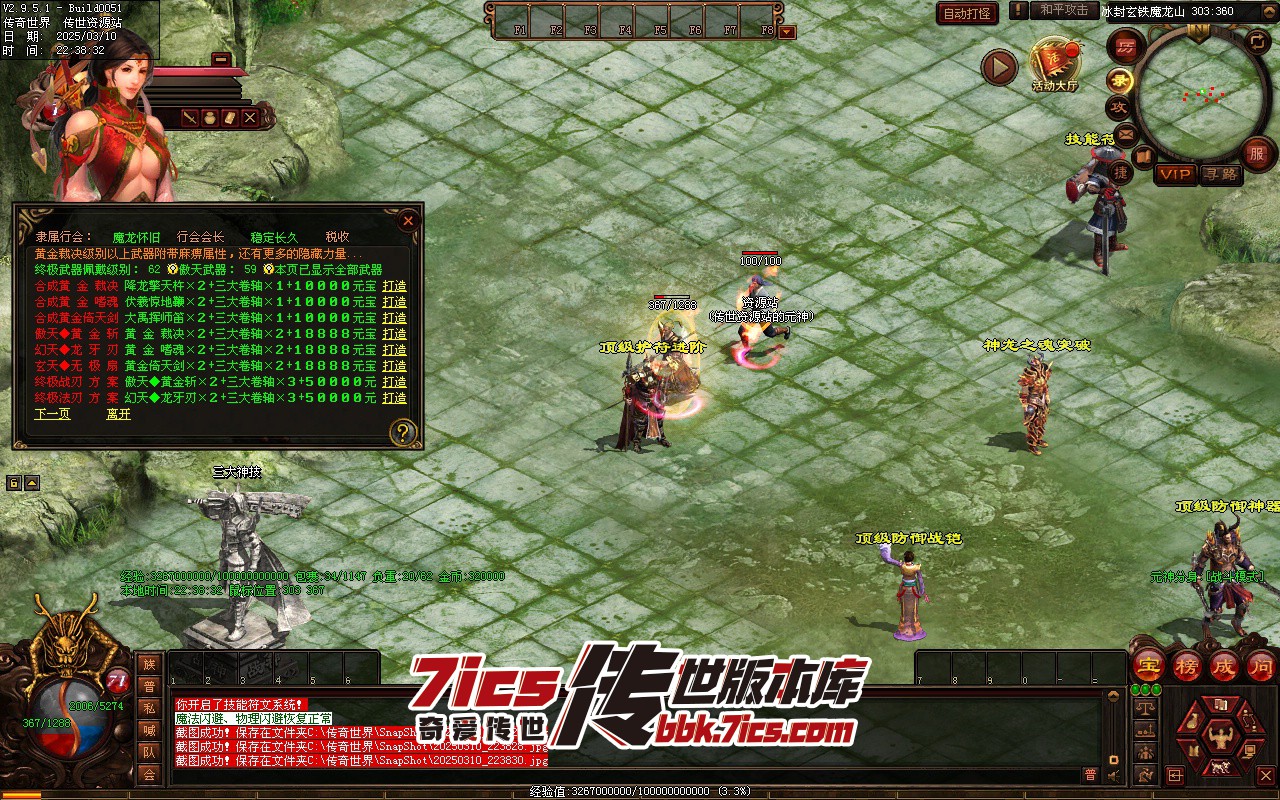Screen dimensions: 1280x800
Task: Select the 队 team chat channel
Action: [149, 752]
